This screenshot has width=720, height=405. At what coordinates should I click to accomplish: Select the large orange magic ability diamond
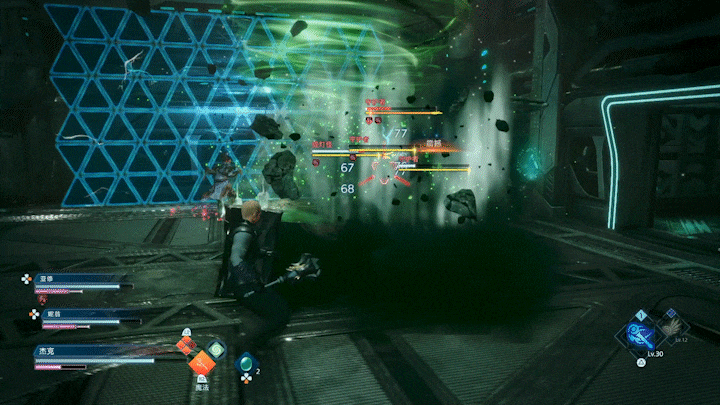tap(201, 362)
